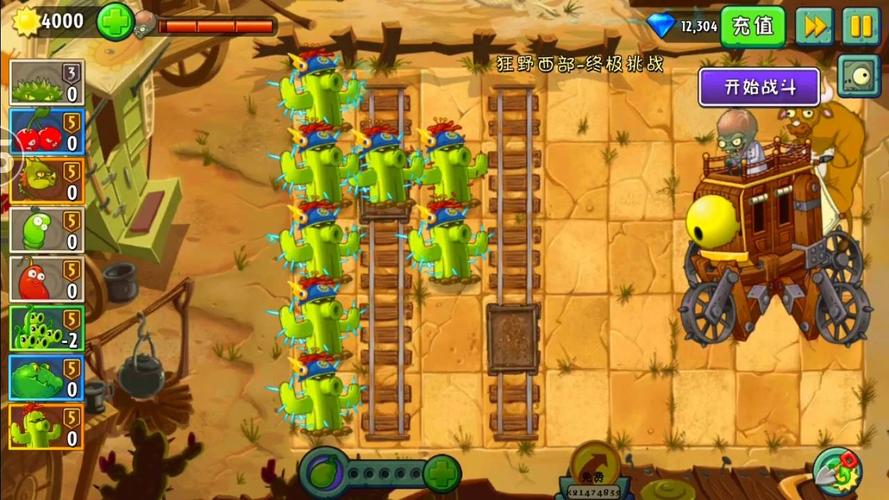Select the spiky Spikeweed seed packet
This screenshot has height=500, width=889.
46,83
